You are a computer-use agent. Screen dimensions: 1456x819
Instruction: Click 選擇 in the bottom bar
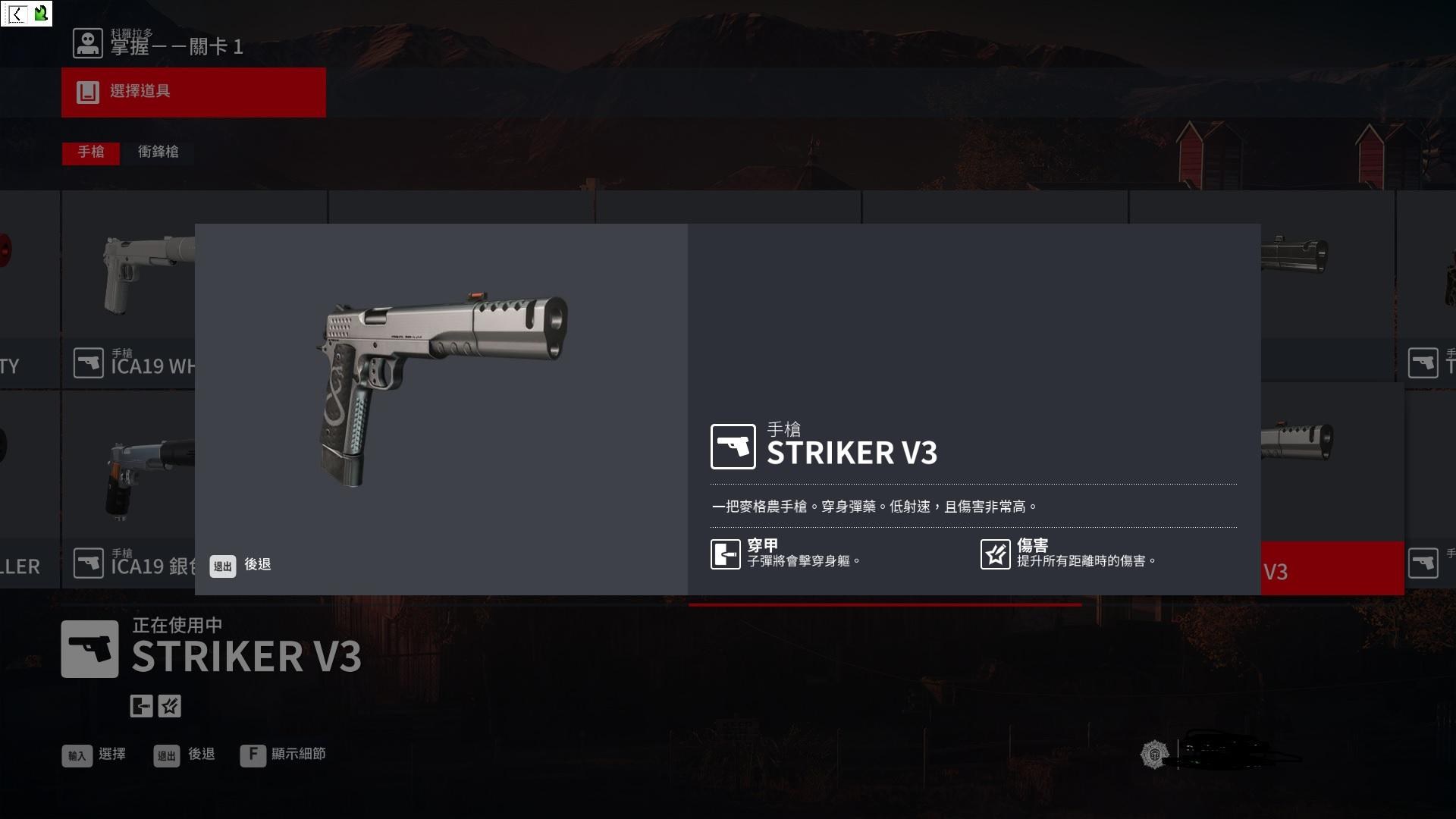(x=95, y=755)
